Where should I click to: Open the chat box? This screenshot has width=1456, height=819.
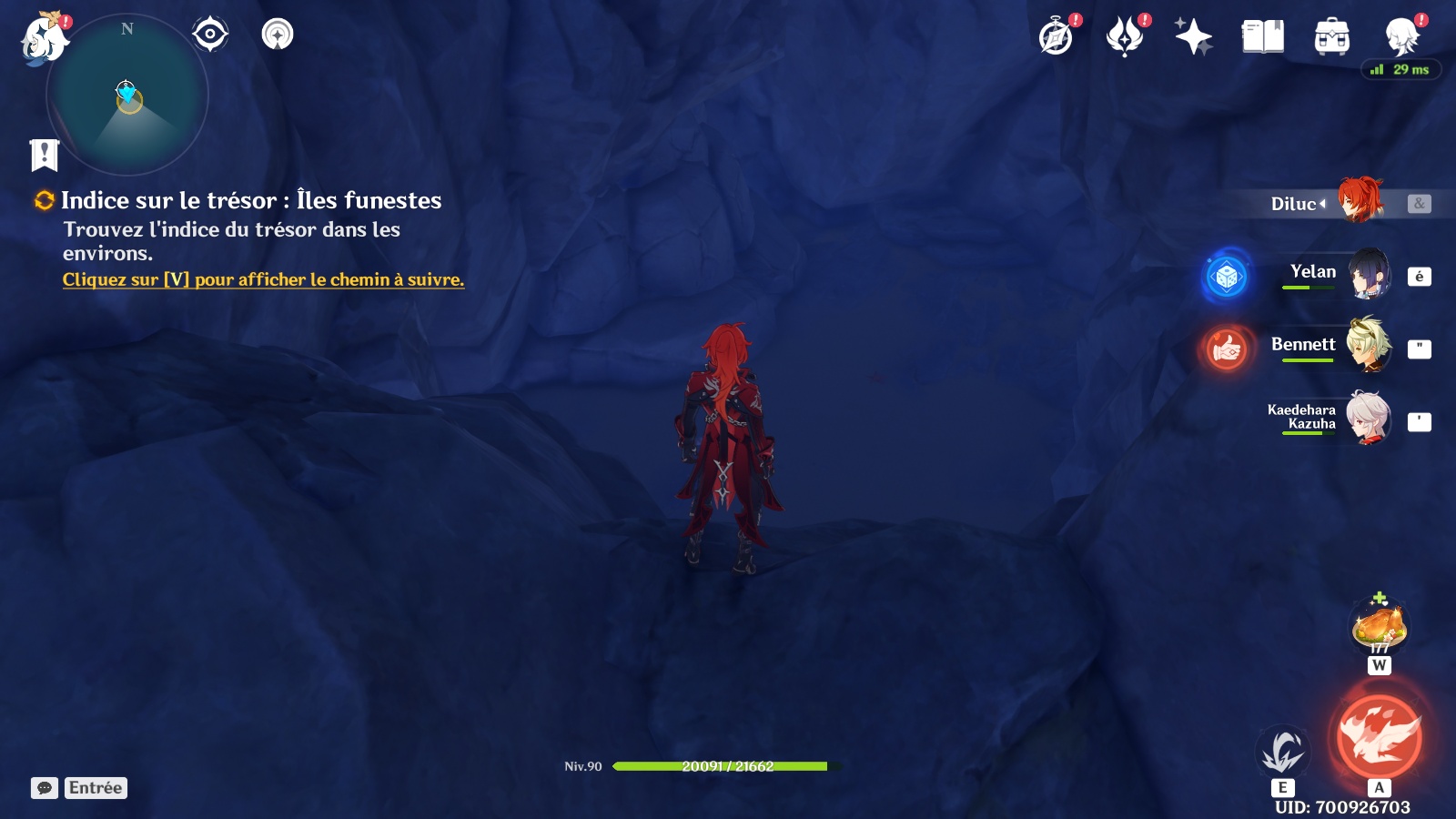click(45, 788)
